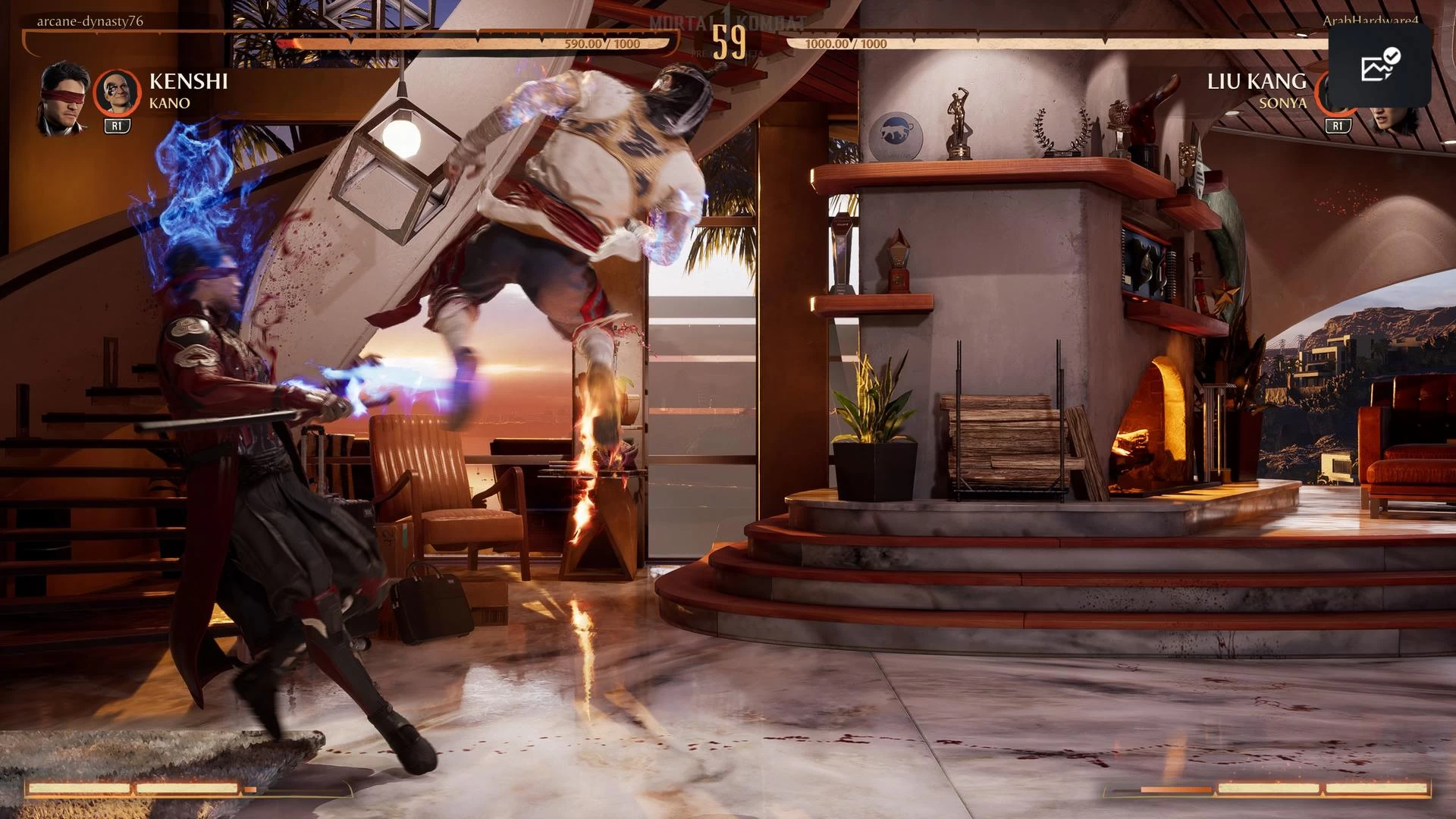Select the Kano kameo icon
The width and height of the screenshot is (1456, 819).
coord(117,93)
